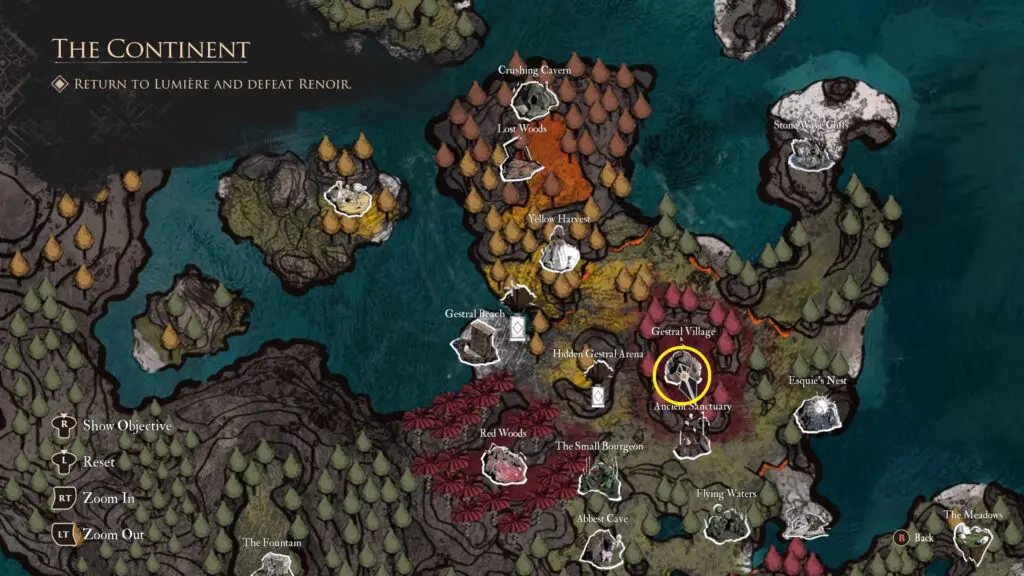This screenshot has height=576, width=1024.
Task: Select the Gestral Beach location icon
Action: [476, 343]
